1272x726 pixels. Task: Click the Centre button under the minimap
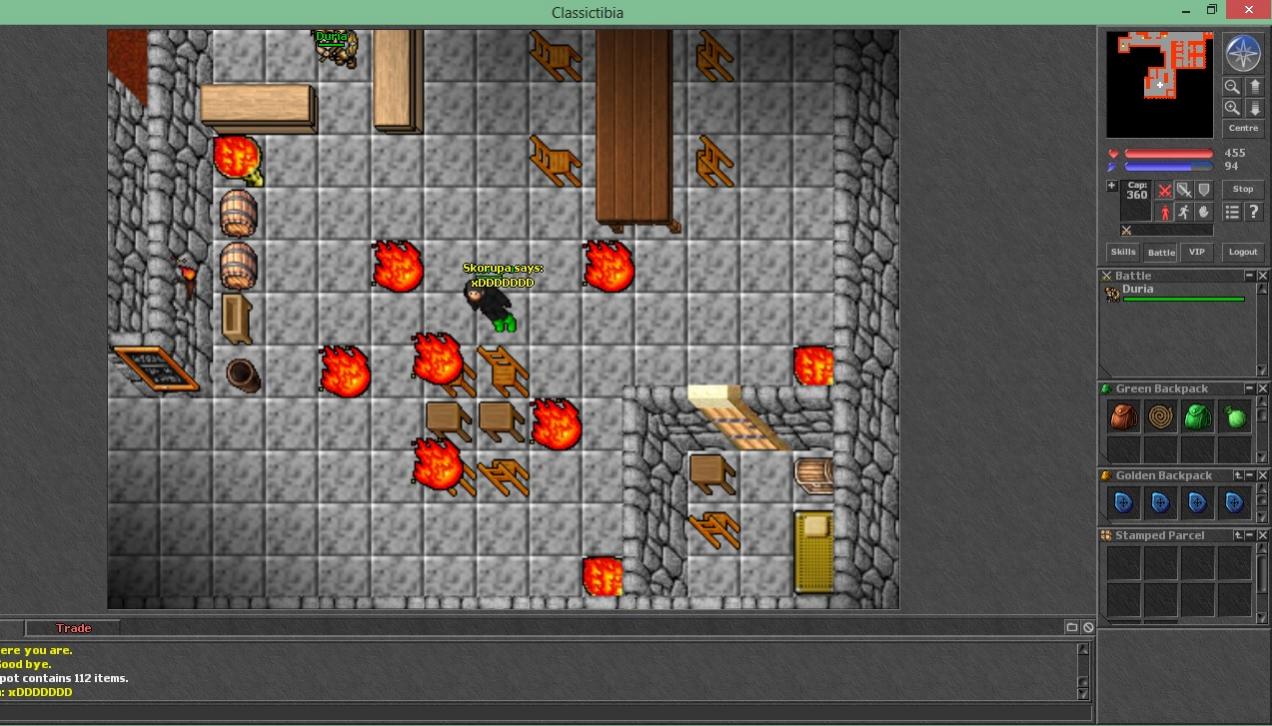(x=1243, y=129)
